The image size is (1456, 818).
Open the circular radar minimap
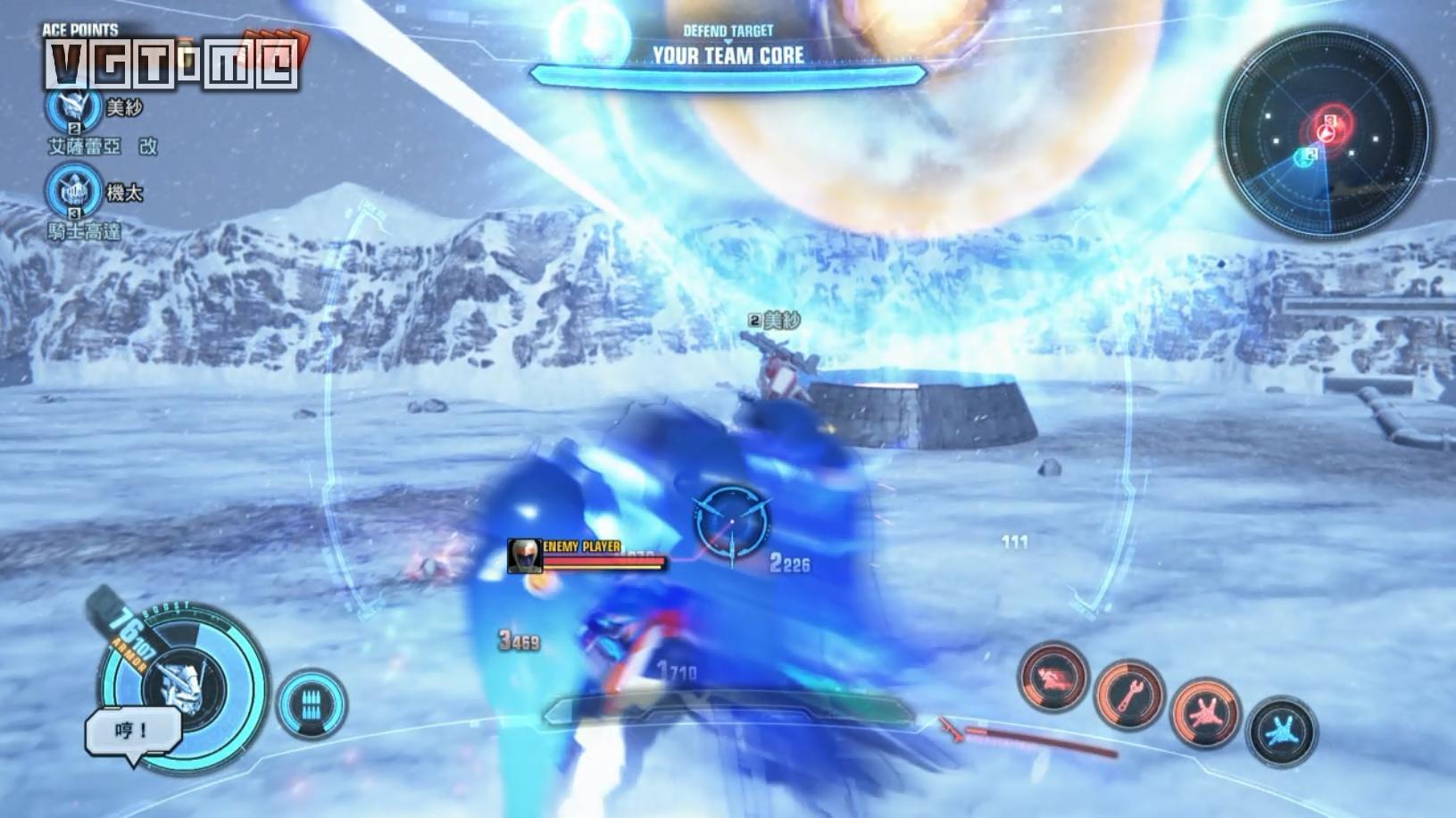[x=1325, y=133]
